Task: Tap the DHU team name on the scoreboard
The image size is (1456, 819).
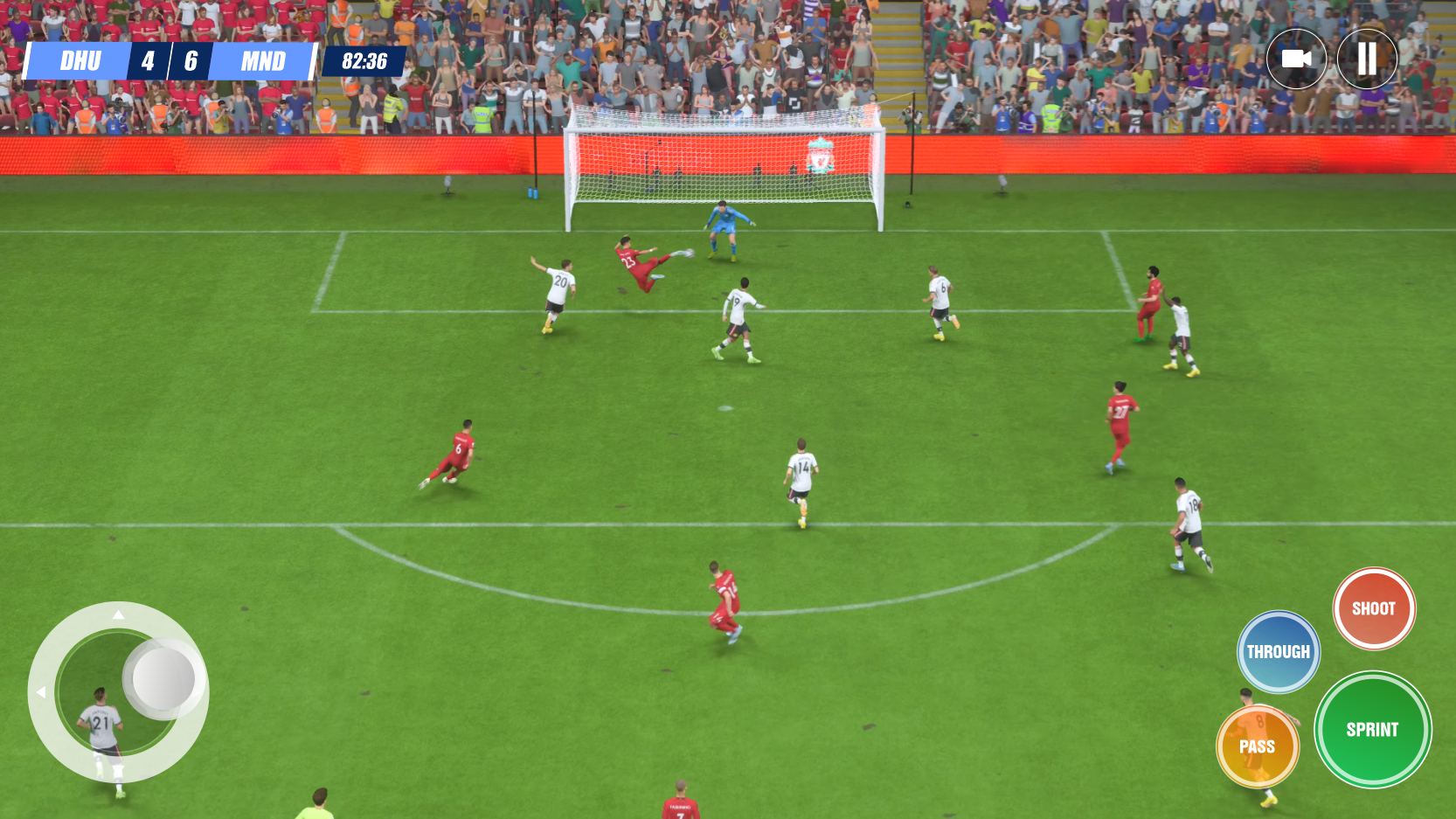Action: 80,61
